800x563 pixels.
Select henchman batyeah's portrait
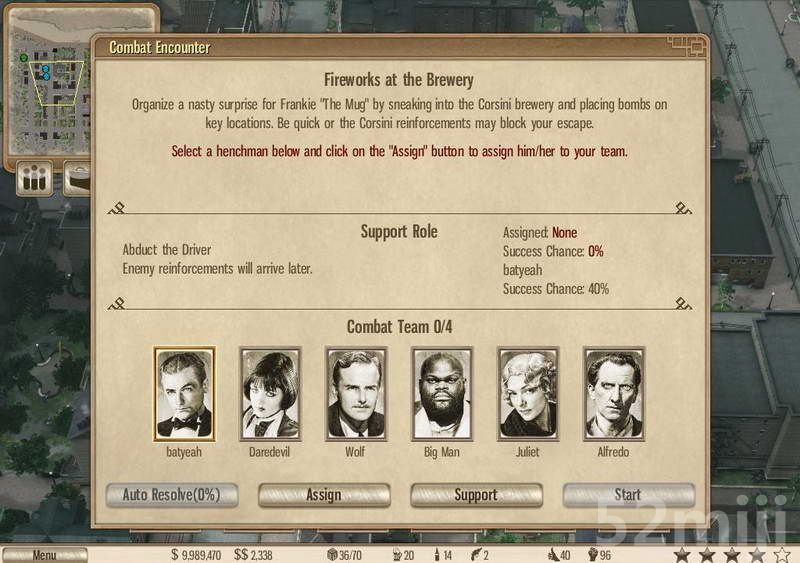pyautogui.click(x=184, y=394)
